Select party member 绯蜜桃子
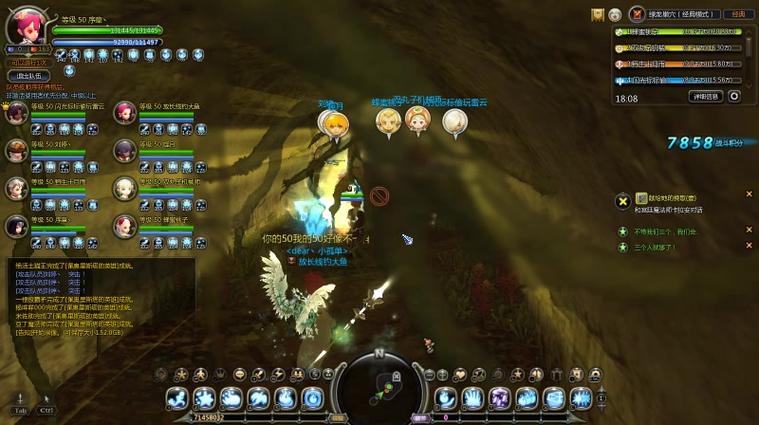The width and height of the screenshot is (759, 425). pos(124,226)
